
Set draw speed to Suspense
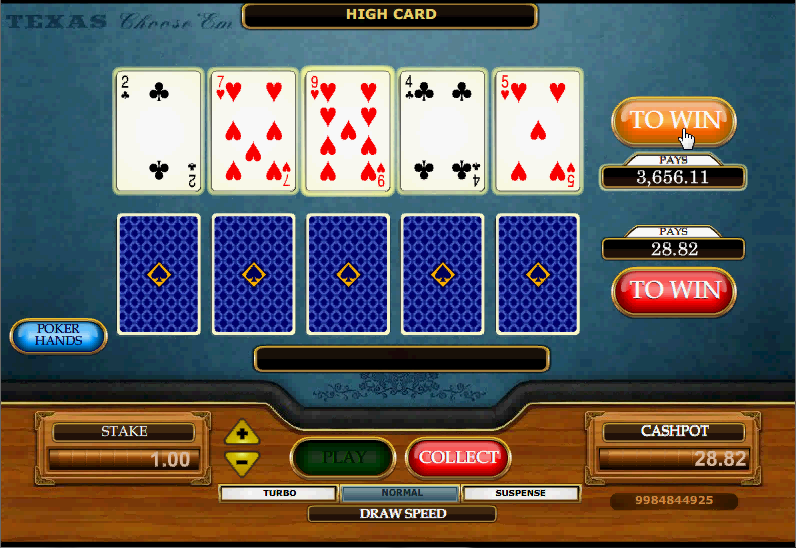[521, 493]
